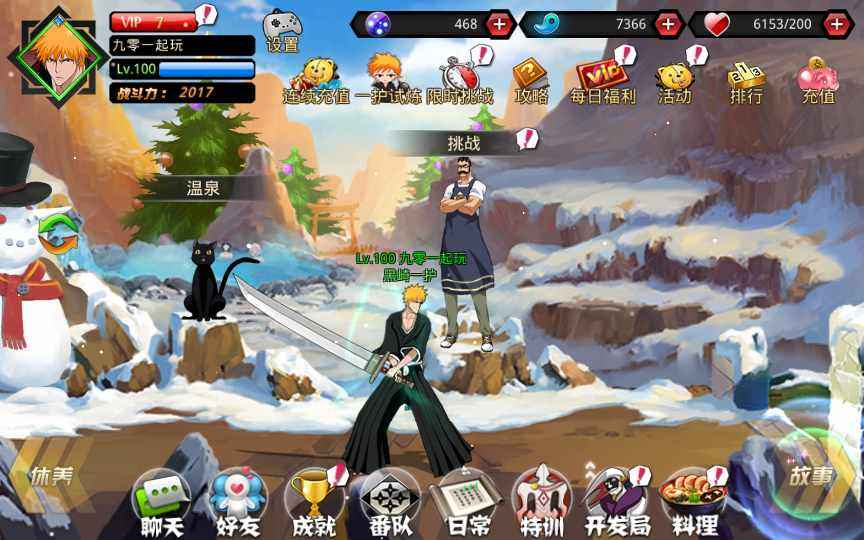Open 连续充值 recharge event
Viewport: 864px width, 540px height.
(x=317, y=80)
